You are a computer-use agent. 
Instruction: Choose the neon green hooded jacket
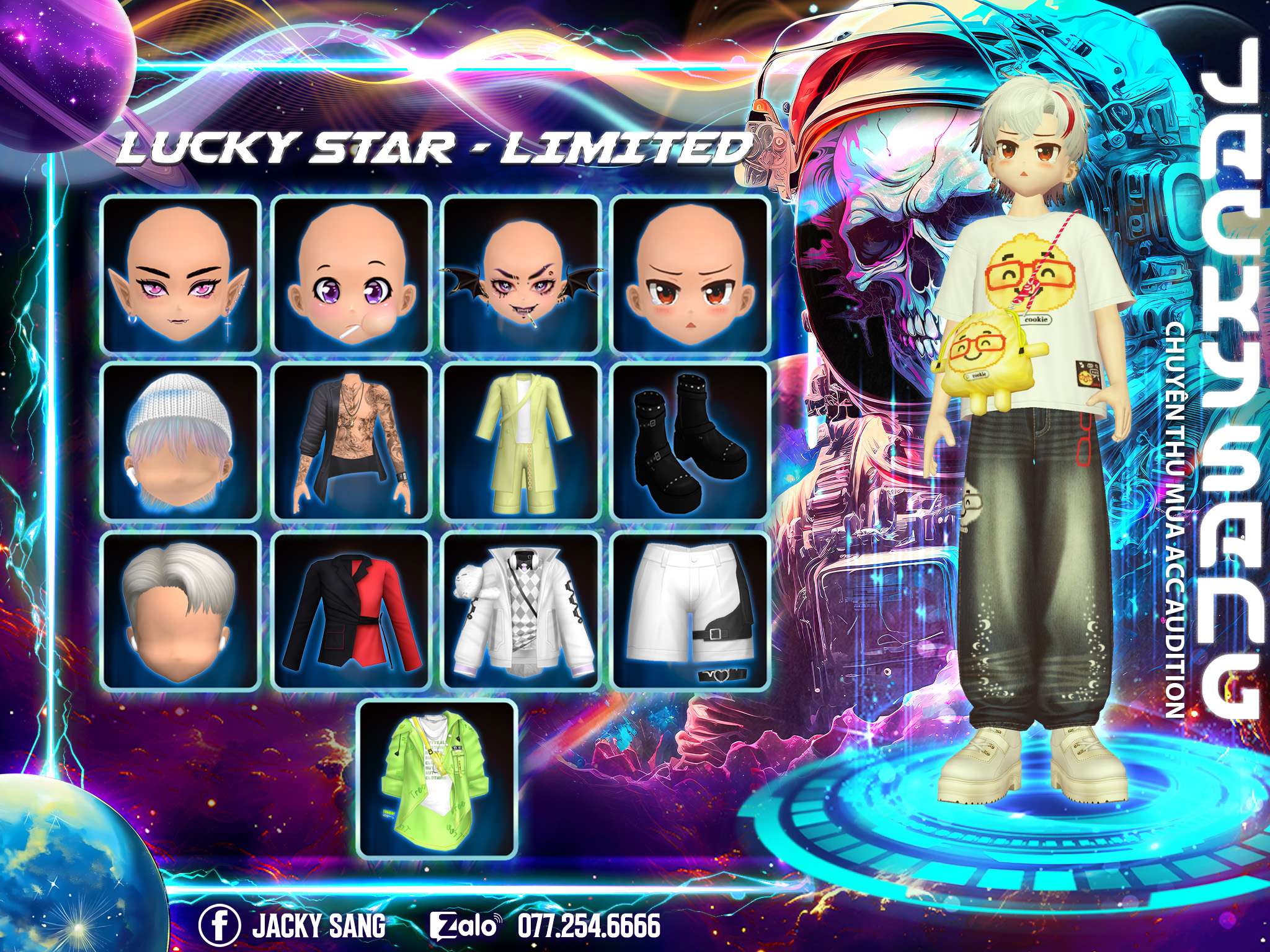[x=438, y=778]
